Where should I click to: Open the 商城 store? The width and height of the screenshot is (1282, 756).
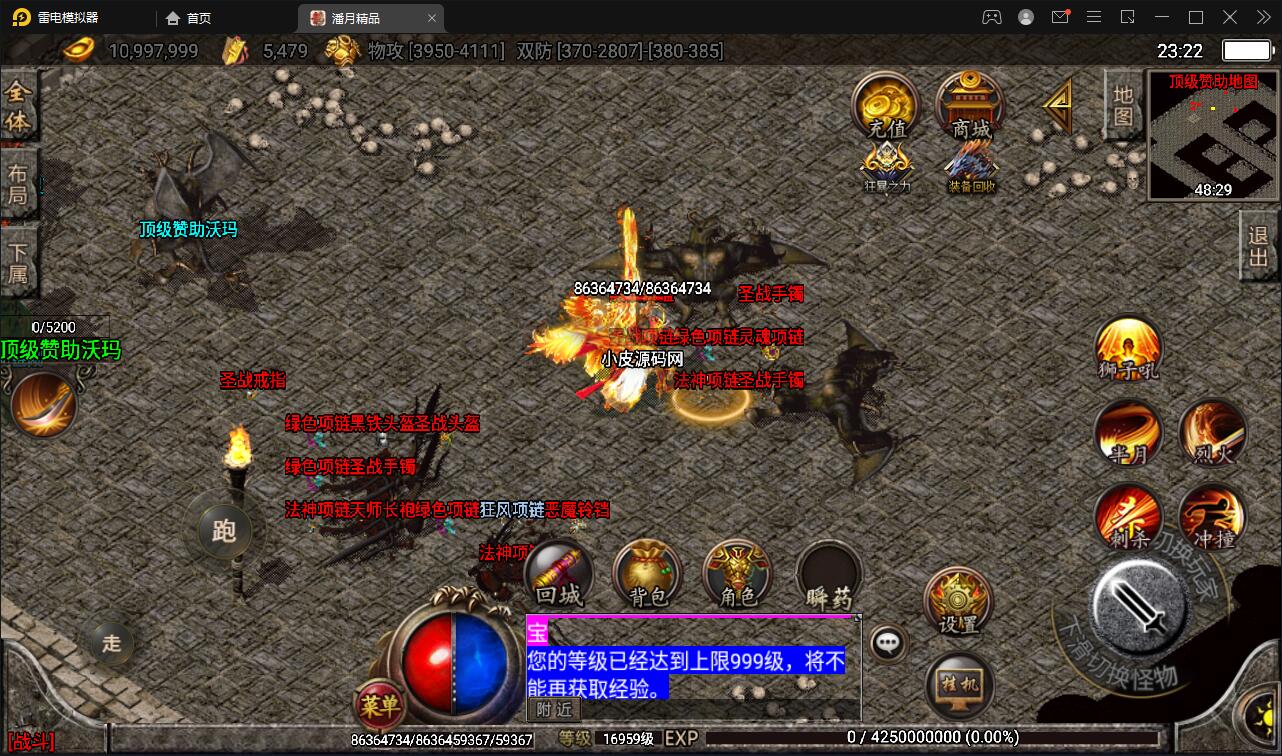pyautogui.click(x=970, y=105)
